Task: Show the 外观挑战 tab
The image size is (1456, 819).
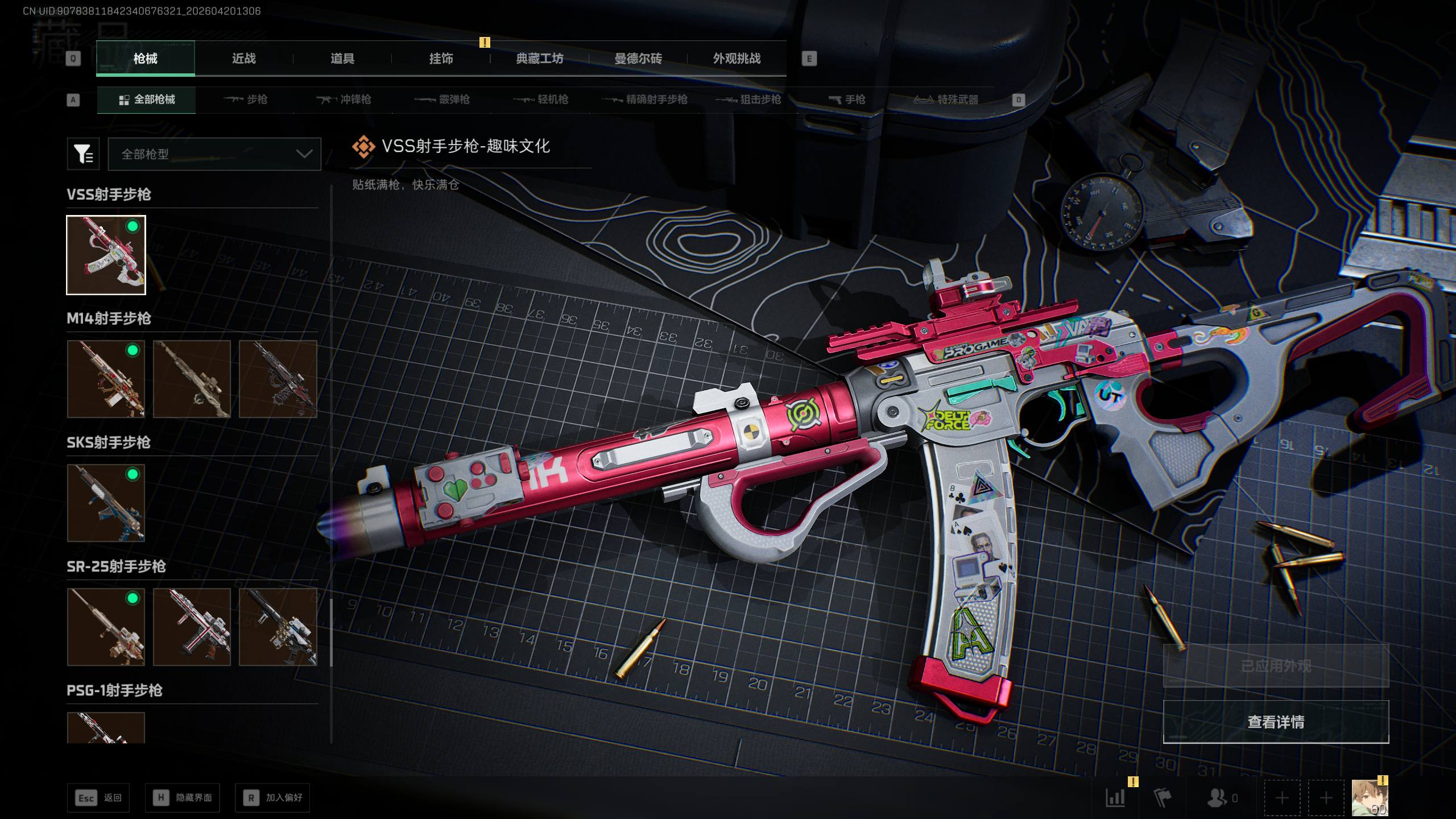Action: [737, 59]
